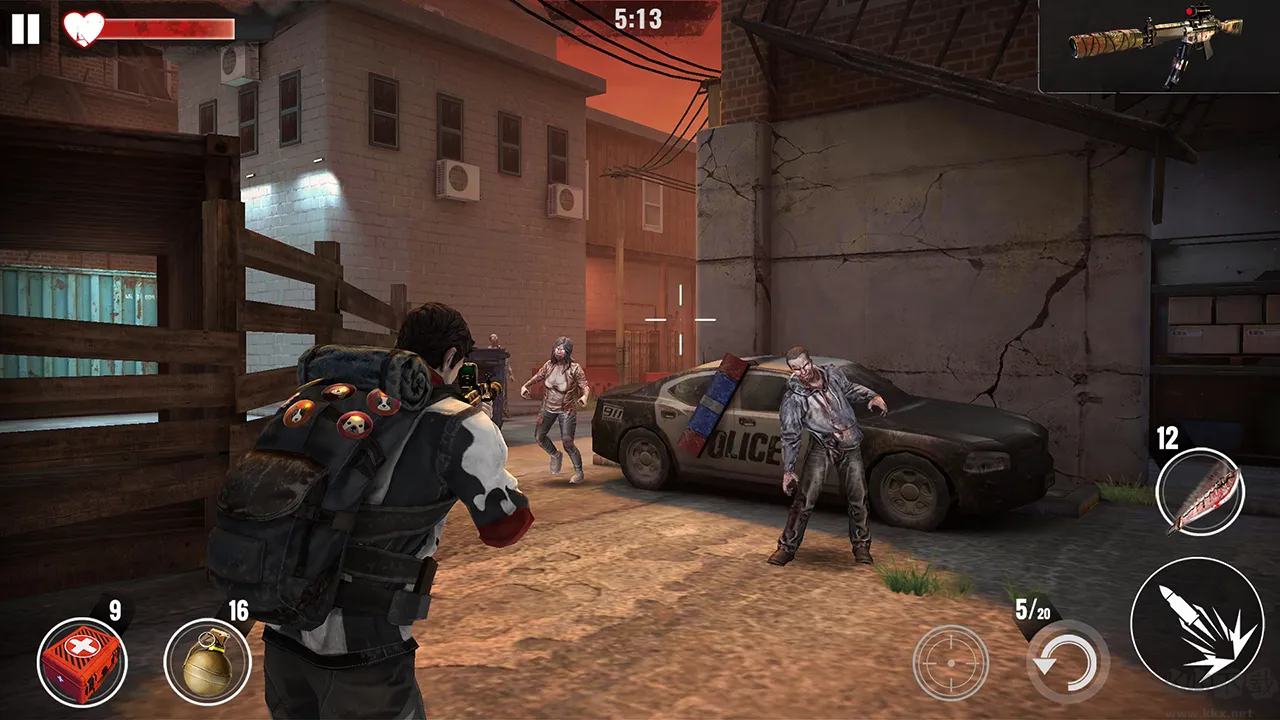Use the red medkit item

81,661
